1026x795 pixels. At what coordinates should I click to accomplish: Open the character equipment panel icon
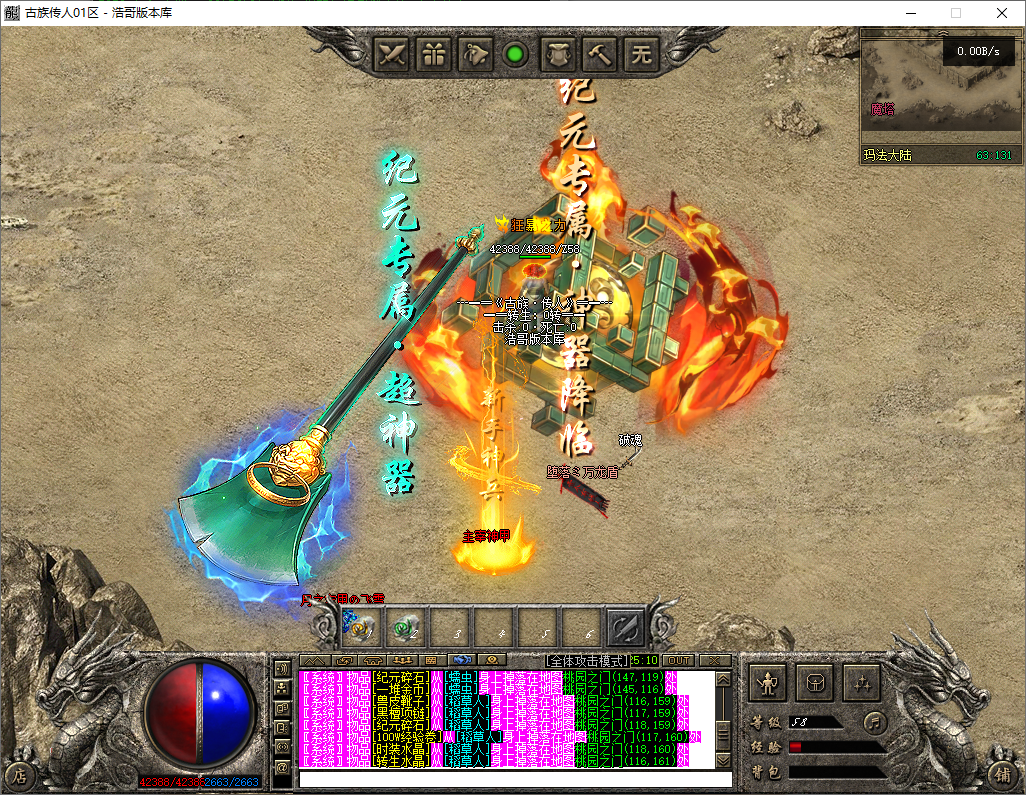pyautogui.click(x=768, y=683)
